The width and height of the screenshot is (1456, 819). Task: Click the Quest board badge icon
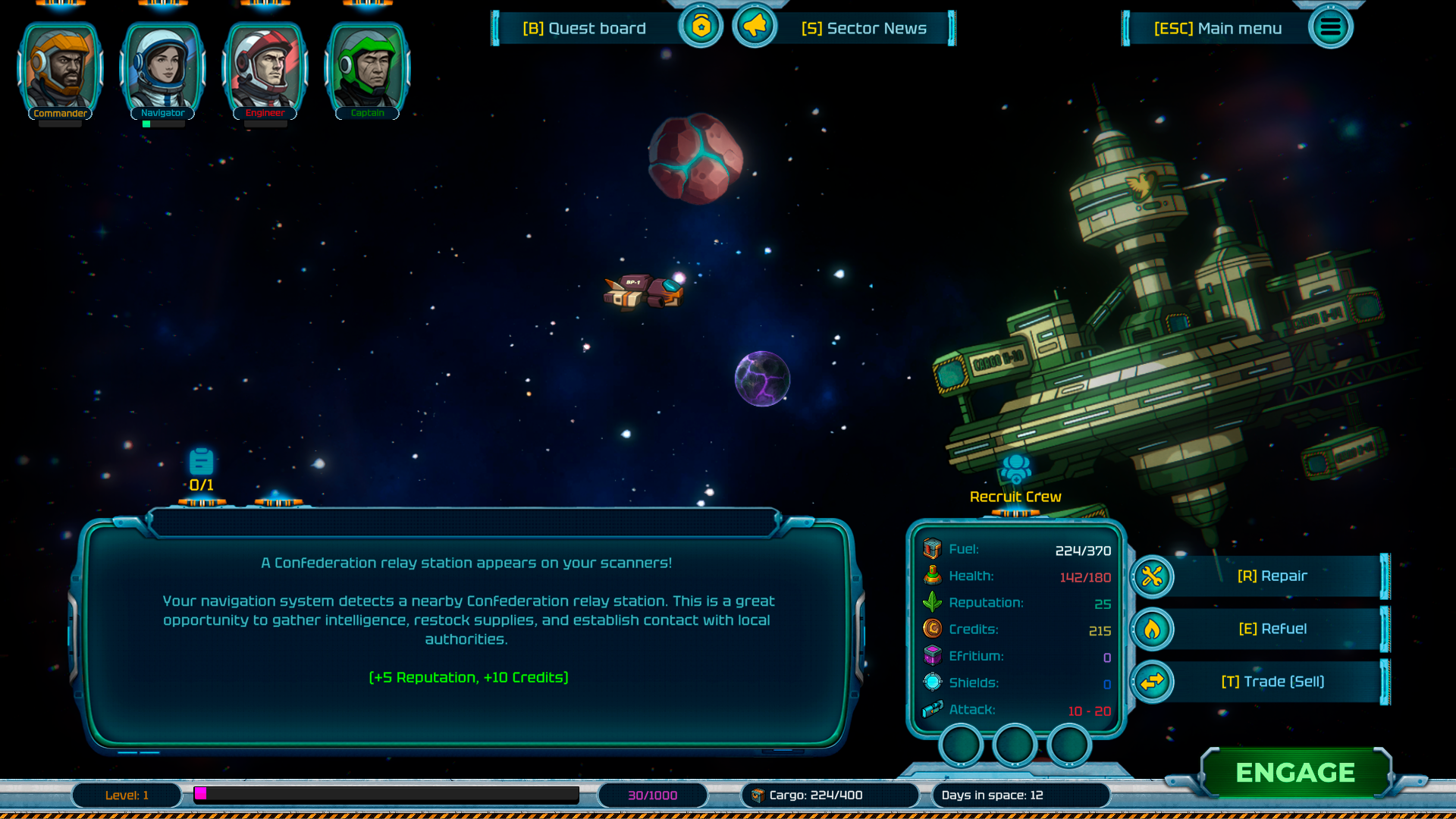[x=701, y=27]
